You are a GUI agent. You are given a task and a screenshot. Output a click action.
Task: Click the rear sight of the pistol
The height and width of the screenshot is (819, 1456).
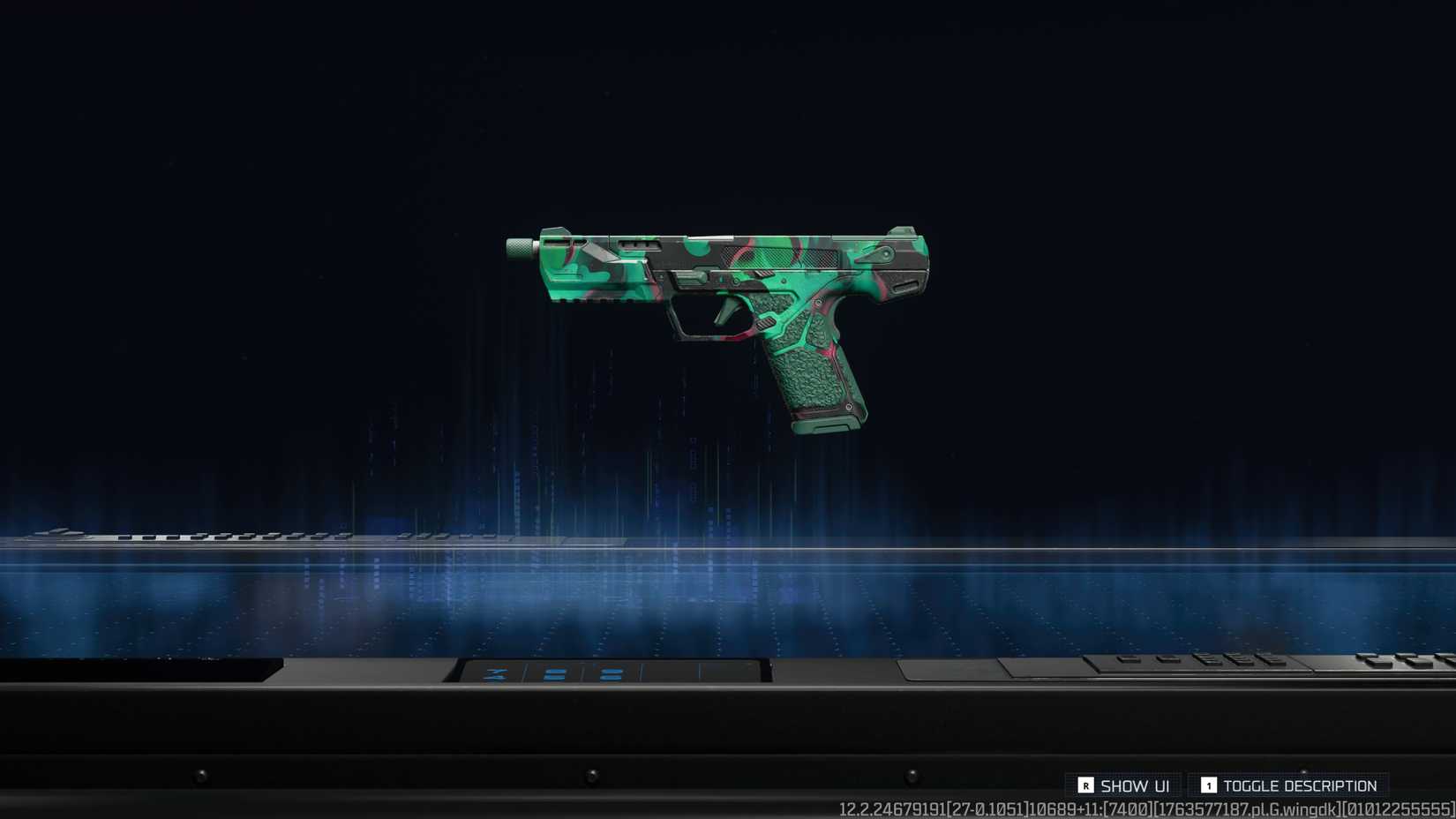coord(901,232)
